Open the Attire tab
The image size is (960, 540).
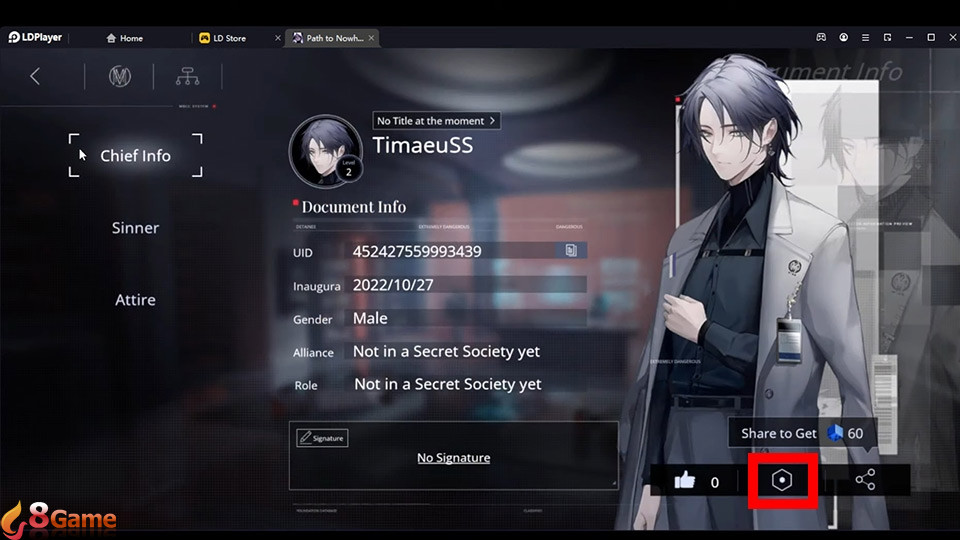coord(135,300)
